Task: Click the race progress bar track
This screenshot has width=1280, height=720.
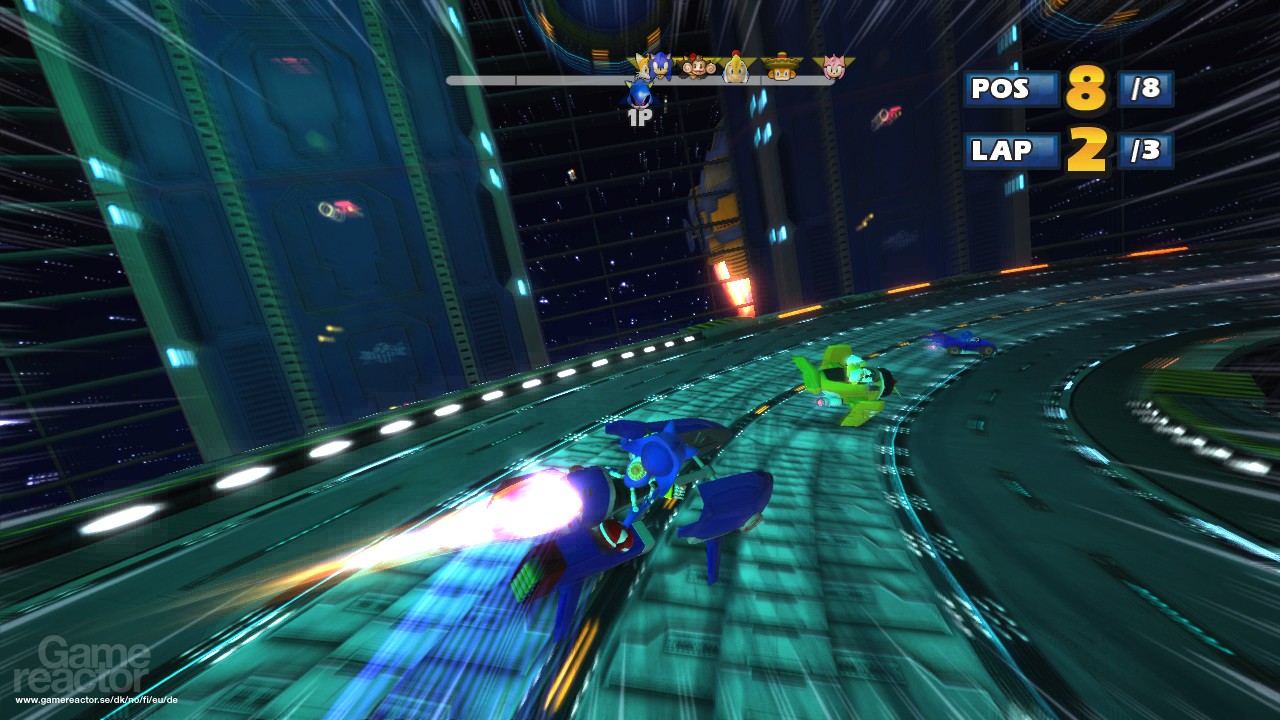Action: click(530, 80)
